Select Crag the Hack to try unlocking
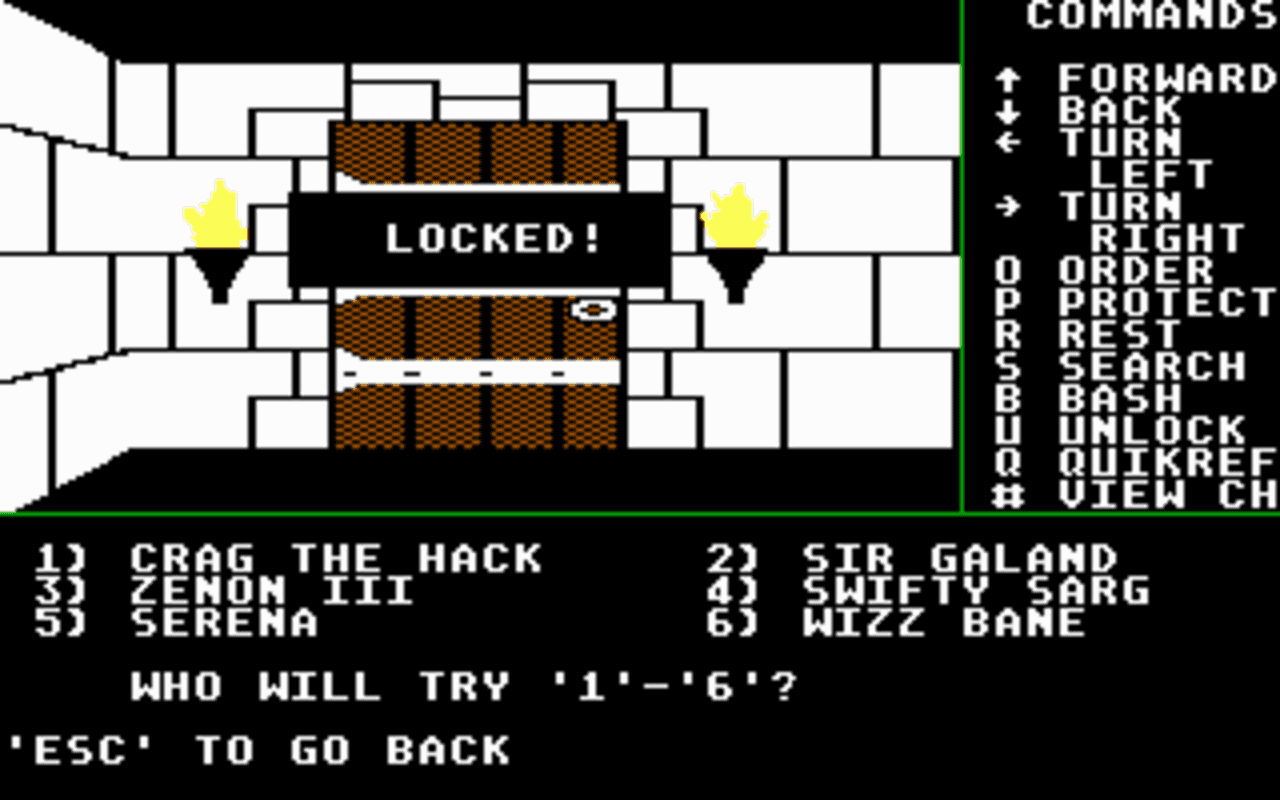 [290, 558]
